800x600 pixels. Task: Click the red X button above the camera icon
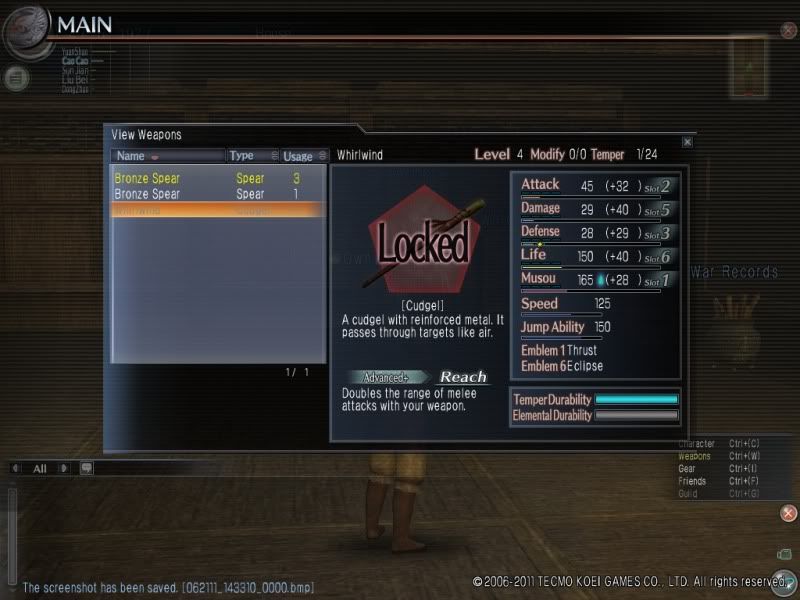point(788,513)
